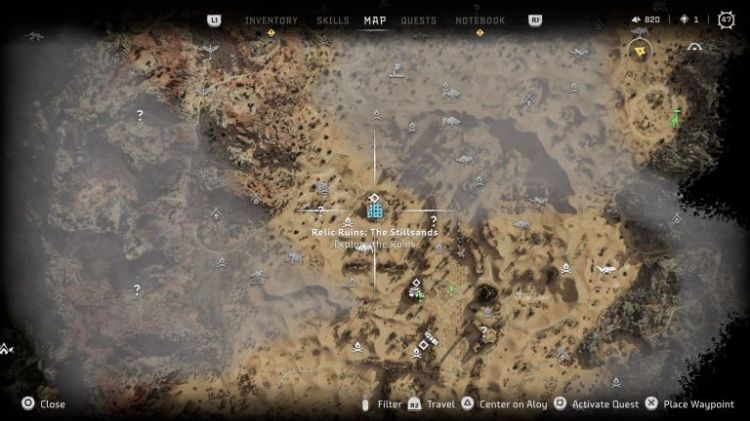This screenshot has height=421, width=750.
Task: Switch to the Inventory tab
Action: [271, 20]
